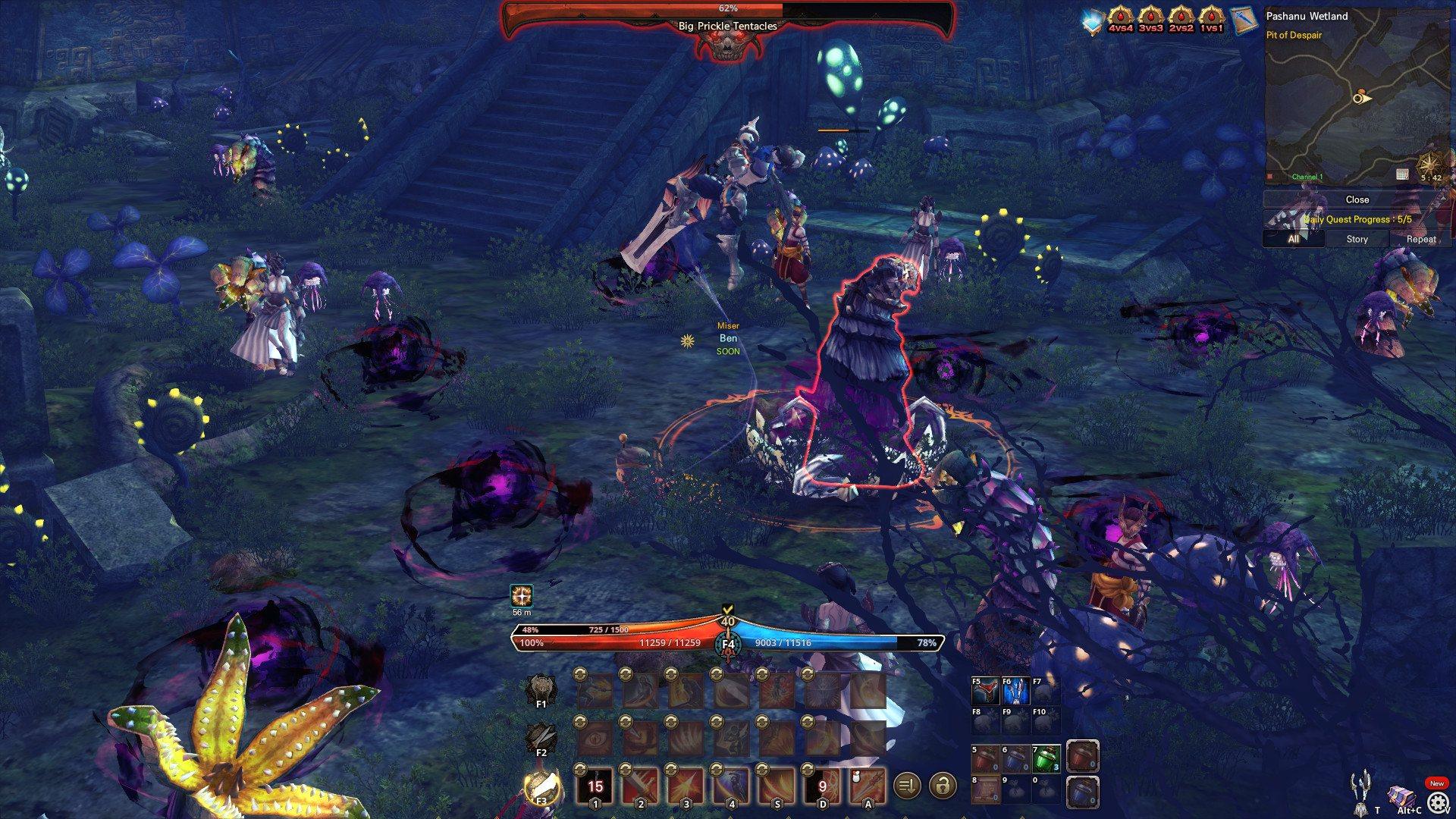Open the calendar on the minimap
The width and height of the screenshot is (1456, 819).
point(1402,174)
